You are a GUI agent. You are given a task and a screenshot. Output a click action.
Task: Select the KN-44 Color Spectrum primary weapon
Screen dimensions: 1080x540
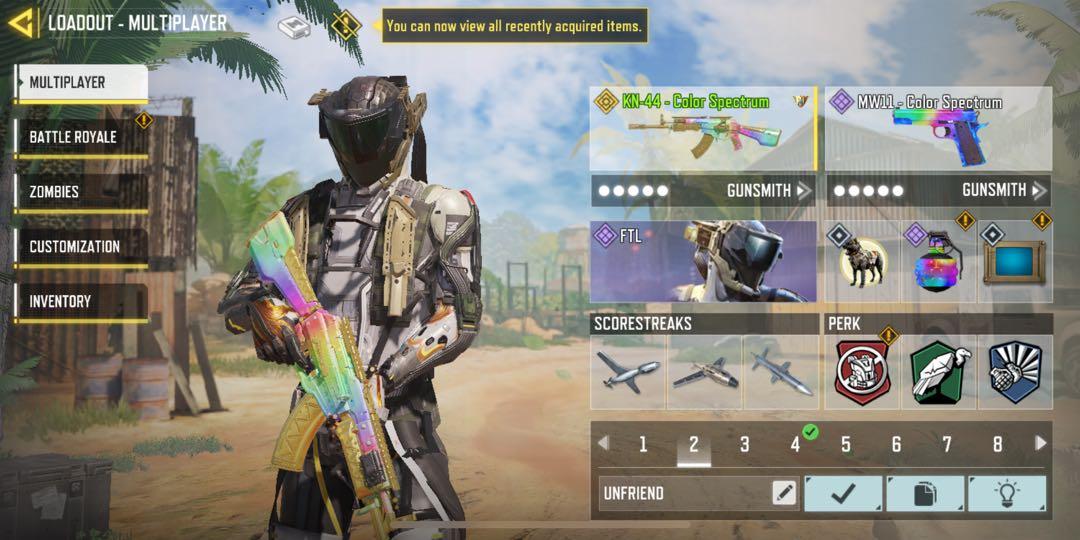coord(702,129)
